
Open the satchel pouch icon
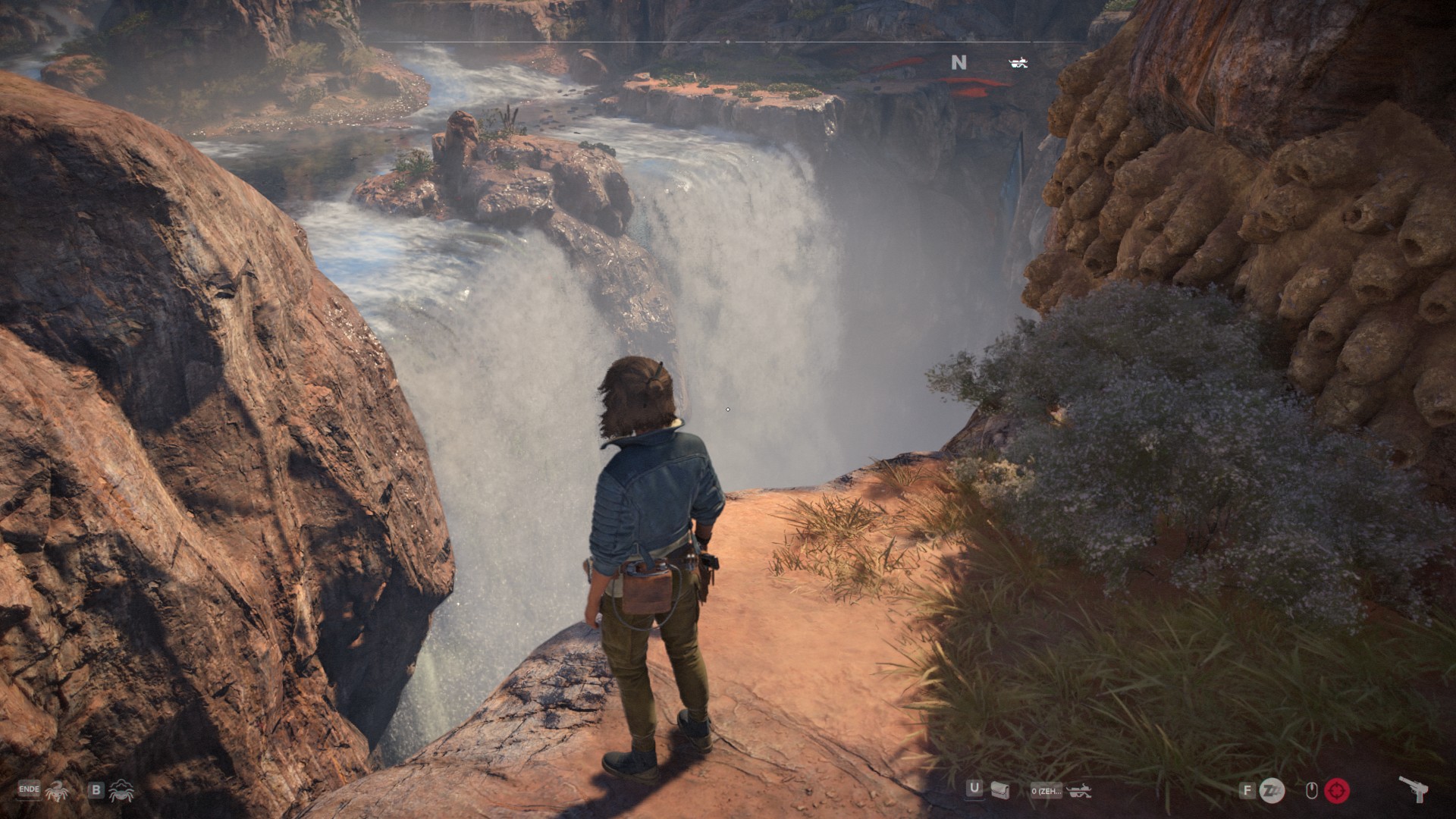click(x=999, y=791)
